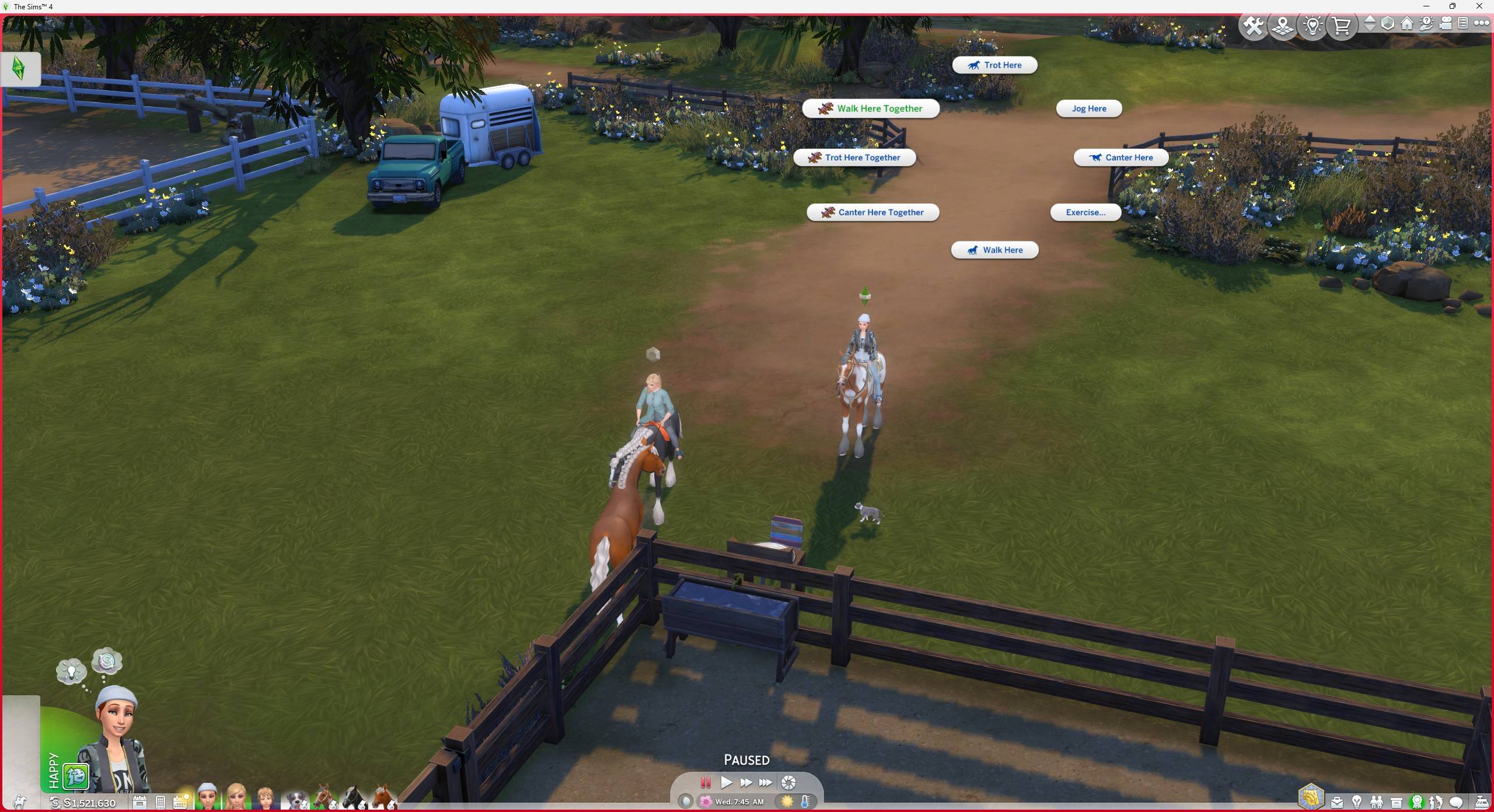Open the shopping cart store icon

[1342, 25]
